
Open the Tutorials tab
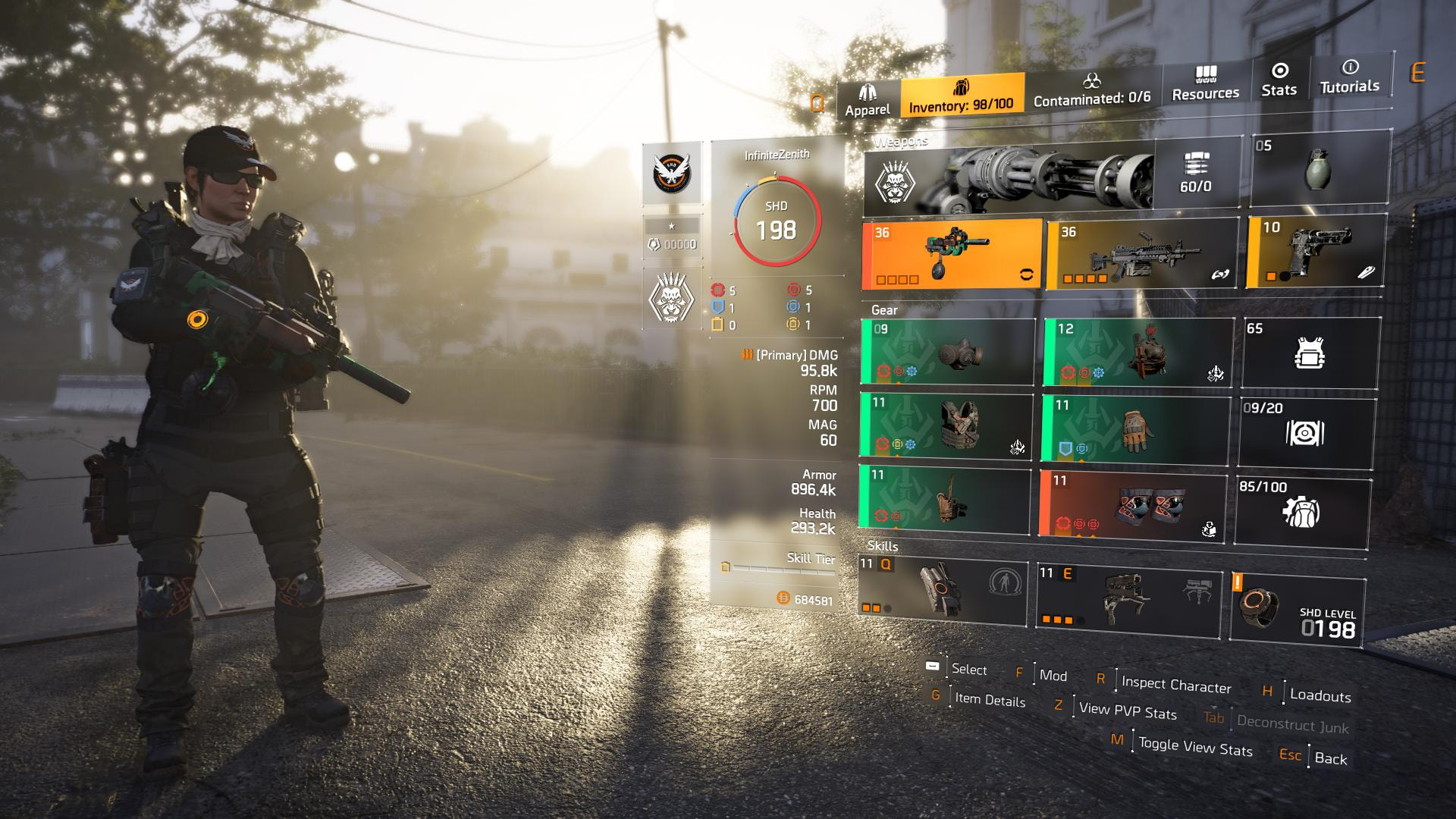(1349, 77)
